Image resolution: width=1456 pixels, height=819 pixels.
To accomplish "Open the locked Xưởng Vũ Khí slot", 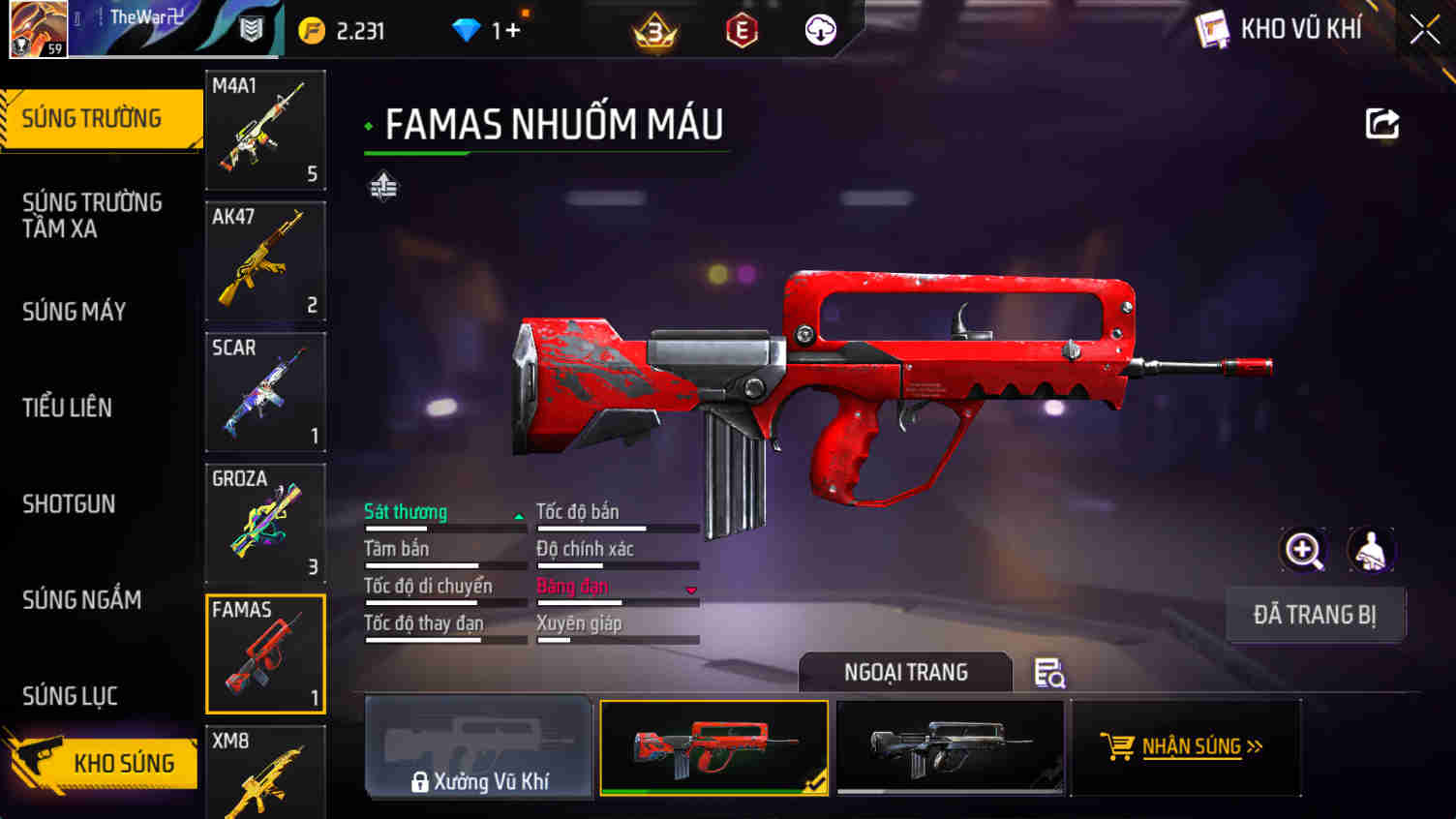I will pos(479,746).
